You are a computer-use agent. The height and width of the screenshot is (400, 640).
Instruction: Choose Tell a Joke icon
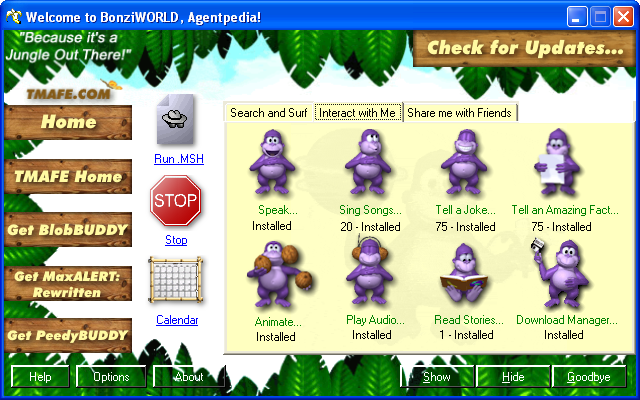pyautogui.click(x=465, y=163)
